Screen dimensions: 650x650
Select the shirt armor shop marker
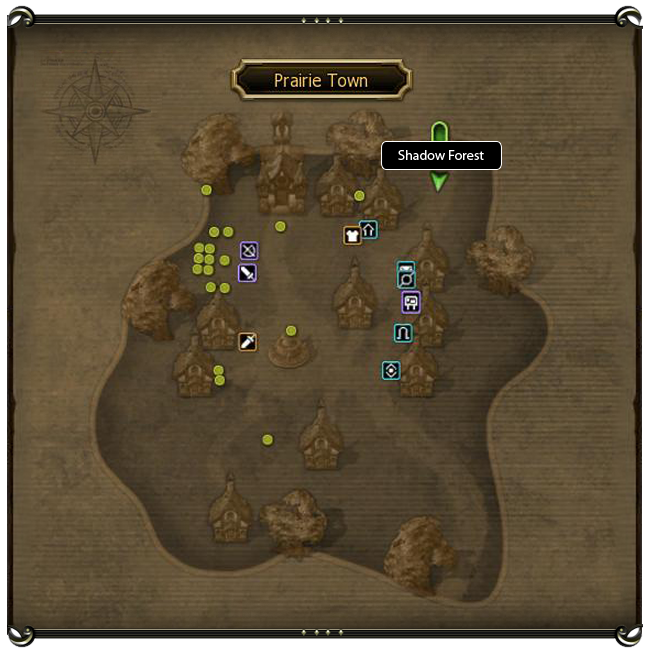(352, 236)
